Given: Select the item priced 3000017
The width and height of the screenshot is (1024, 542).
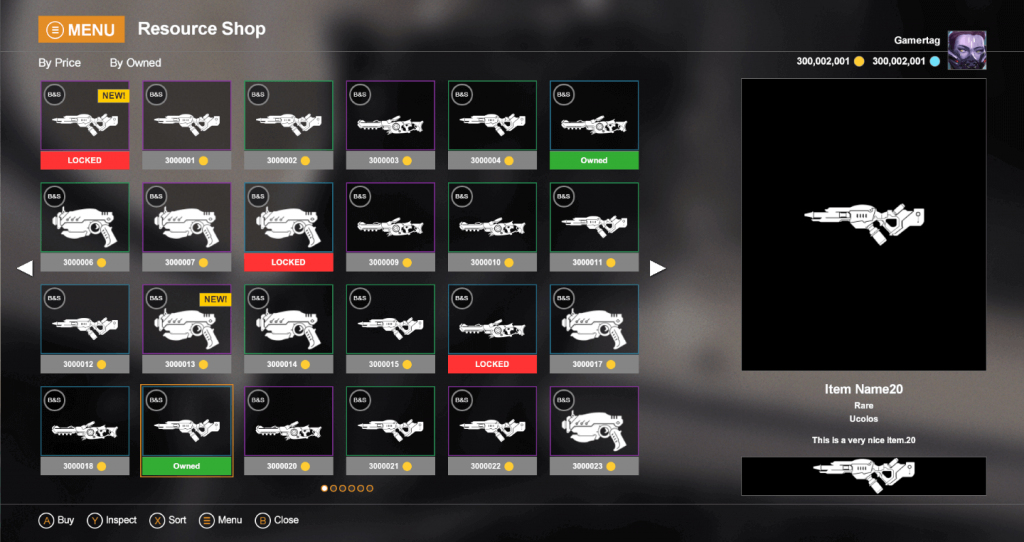Looking at the screenshot, I should pos(594,321).
